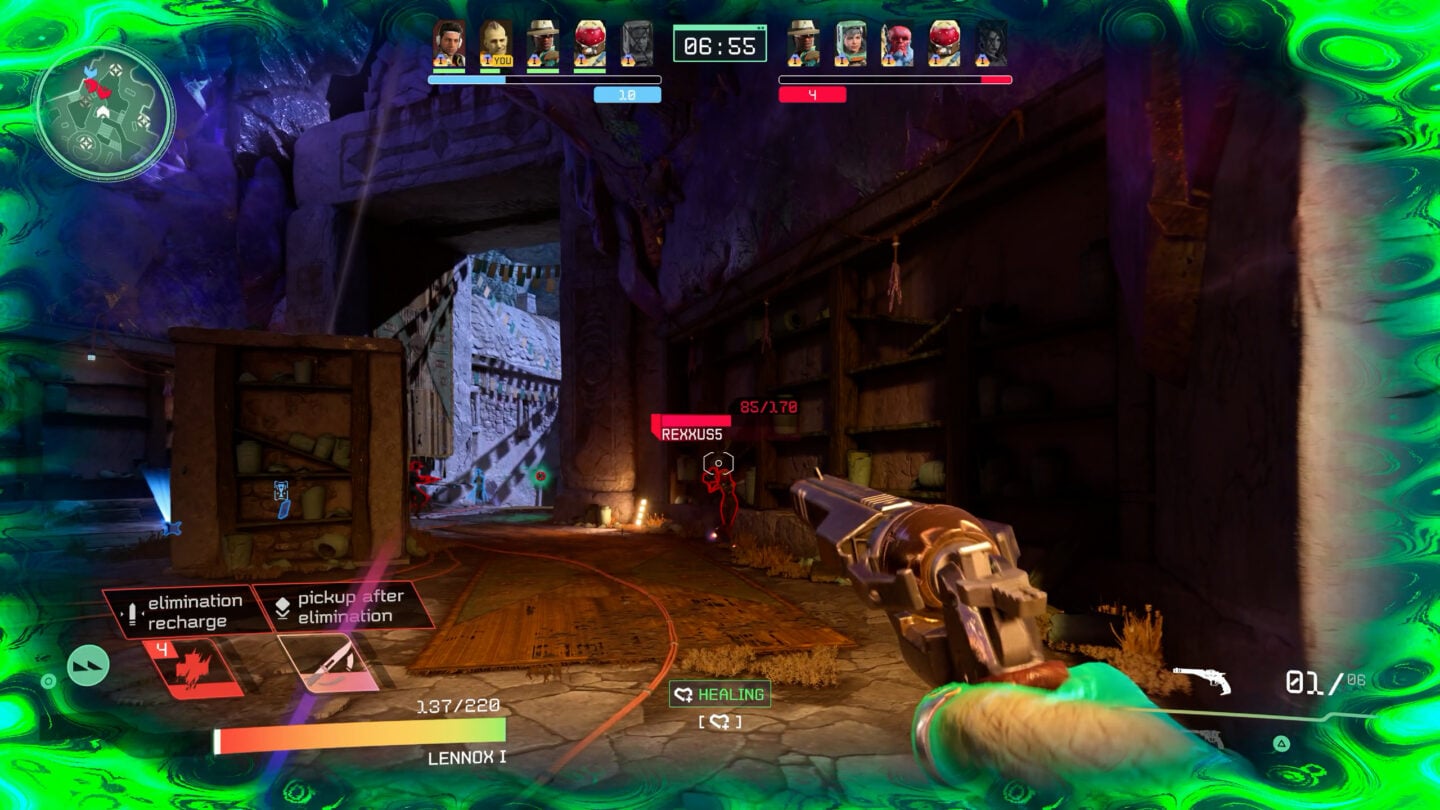Select the revolver weapon icon
The height and width of the screenshot is (810, 1440).
1201,680
